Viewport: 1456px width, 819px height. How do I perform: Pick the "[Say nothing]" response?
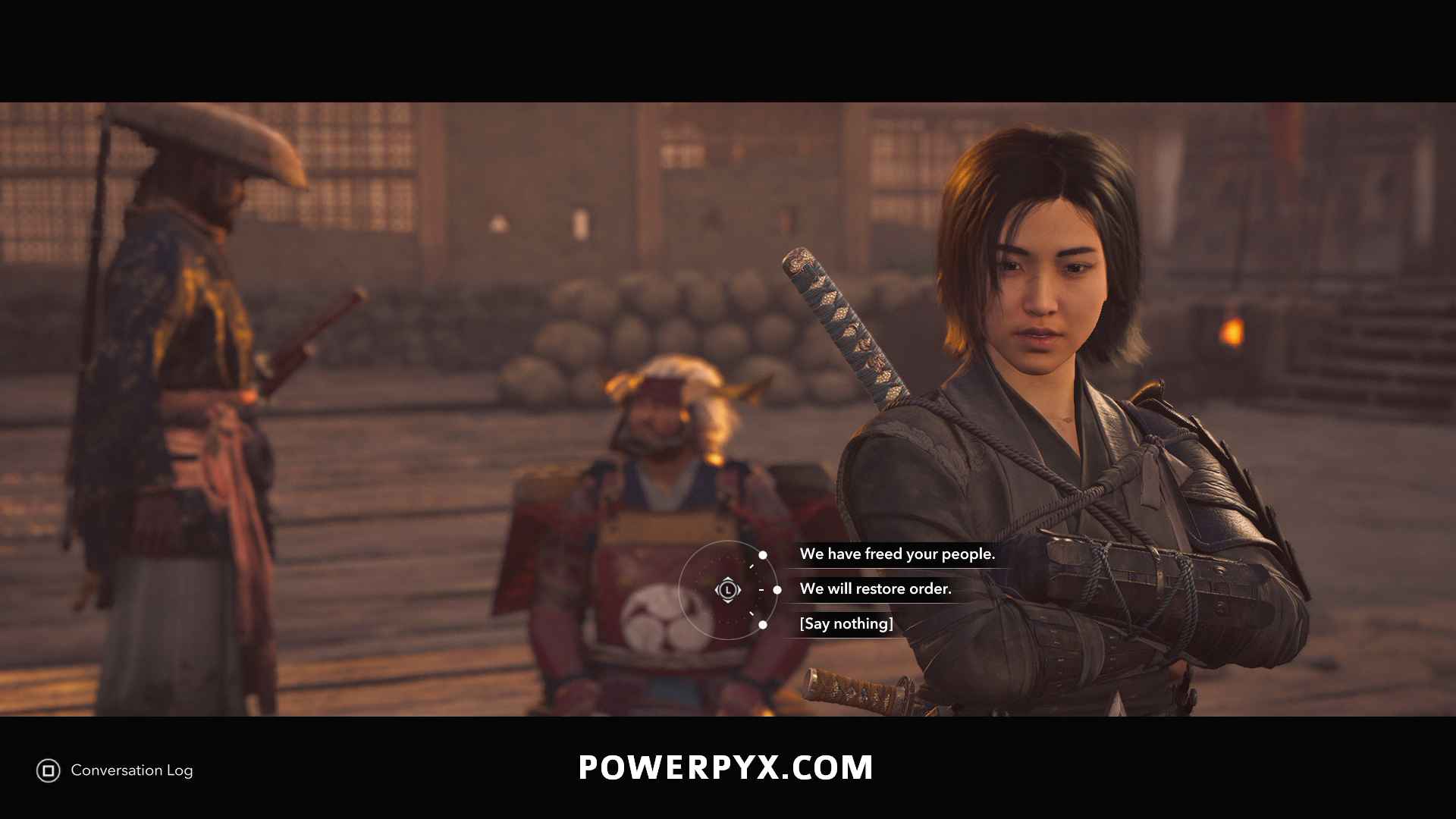tap(846, 624)
